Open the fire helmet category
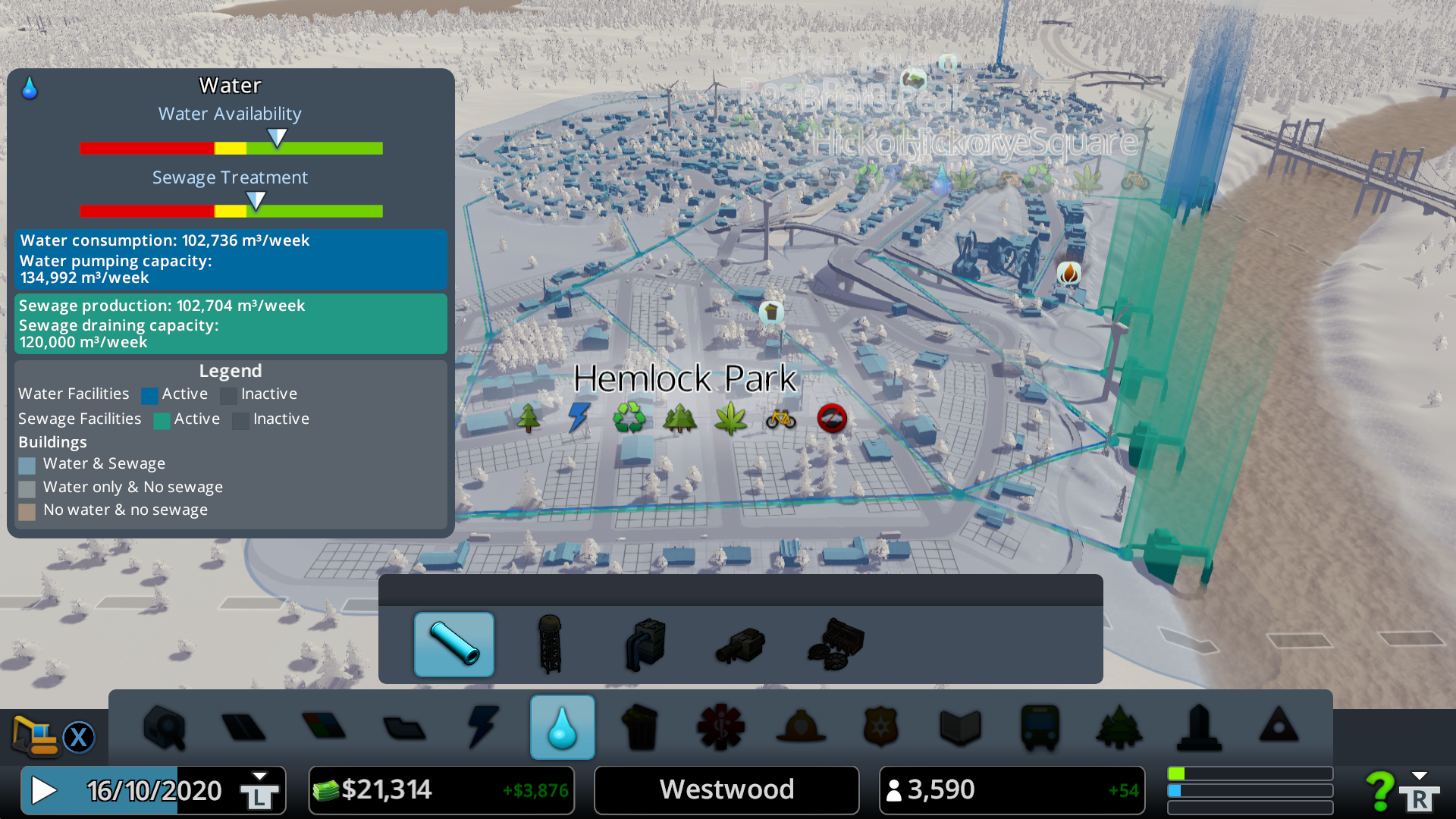The height and width of the screenshot is (819, 1456). pos(801,727)
